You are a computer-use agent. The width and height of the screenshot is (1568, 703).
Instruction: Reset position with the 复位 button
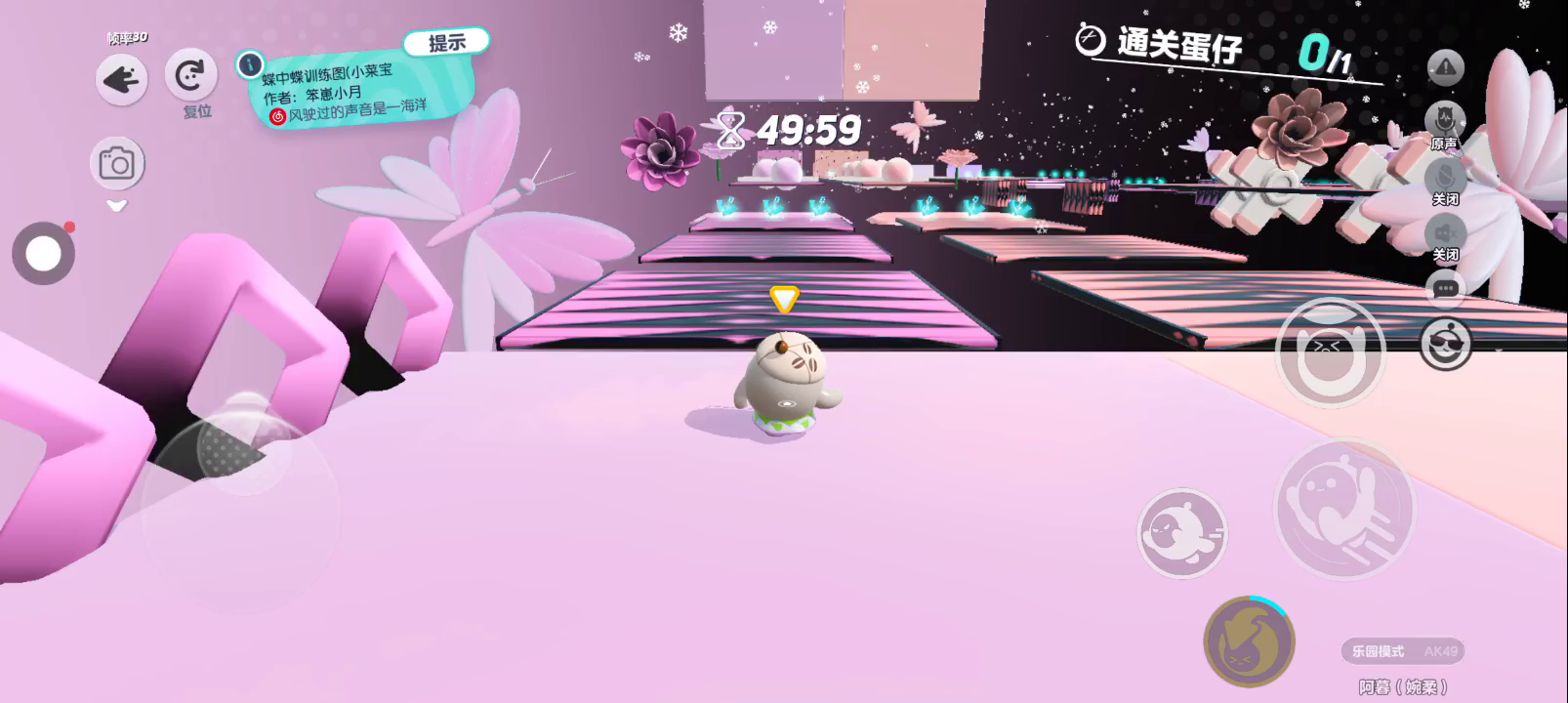[x=190, y=76]
